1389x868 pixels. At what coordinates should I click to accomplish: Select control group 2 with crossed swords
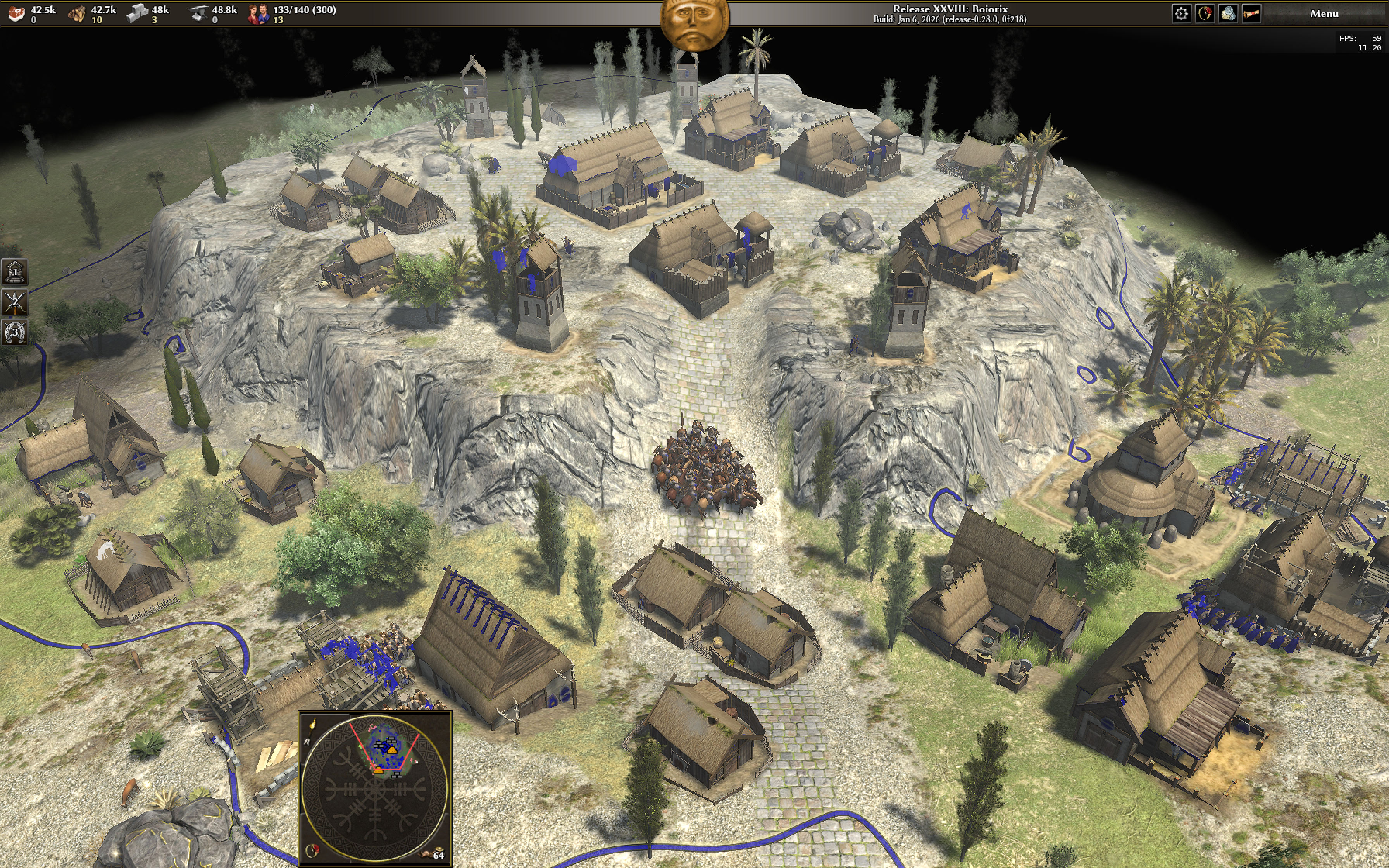coord(15,302)
